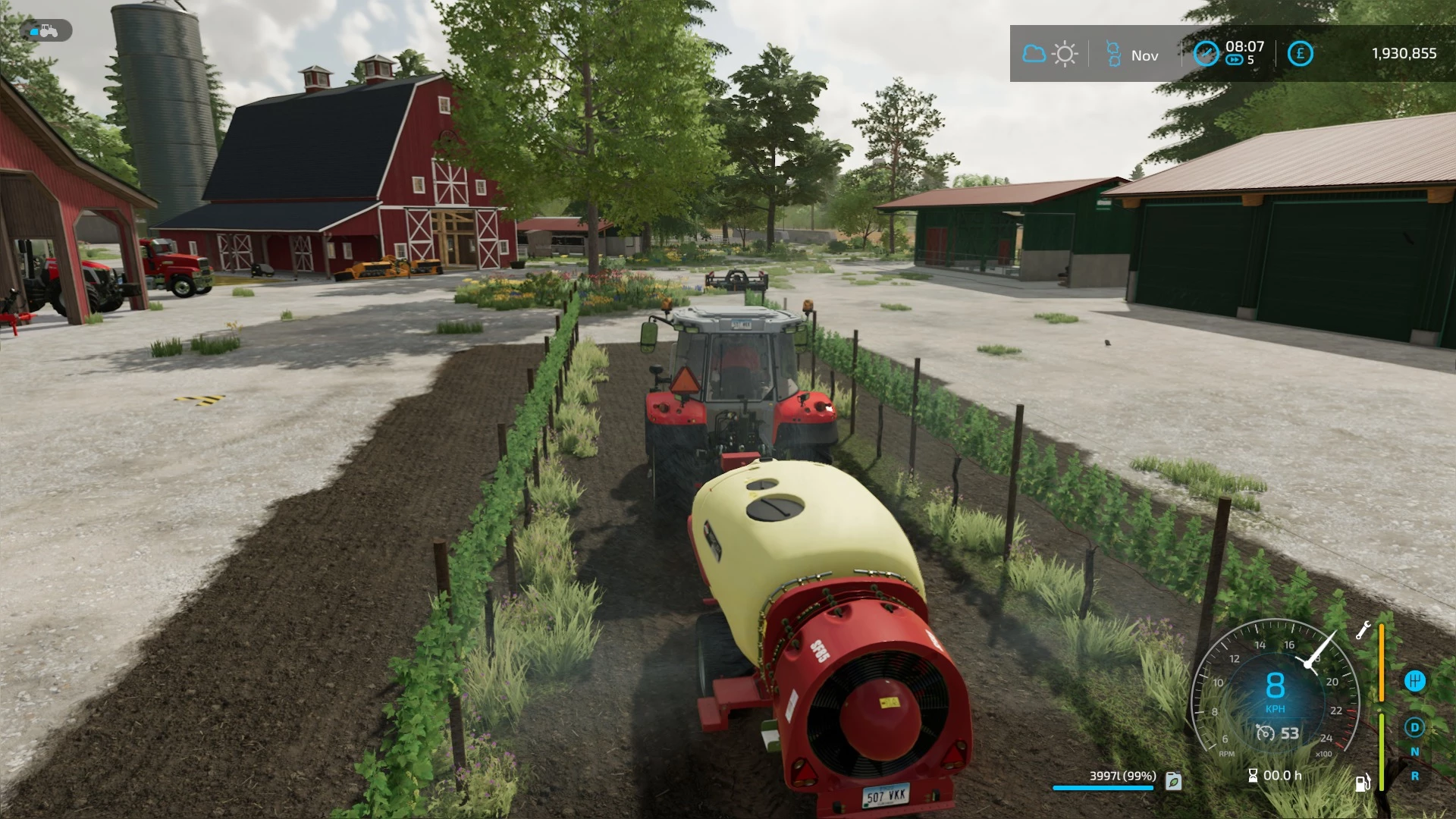Image resolution: width=1456 pixels, height=819 pixels.
Task: Click the sun forecast icon
Action: (1065, 53)
